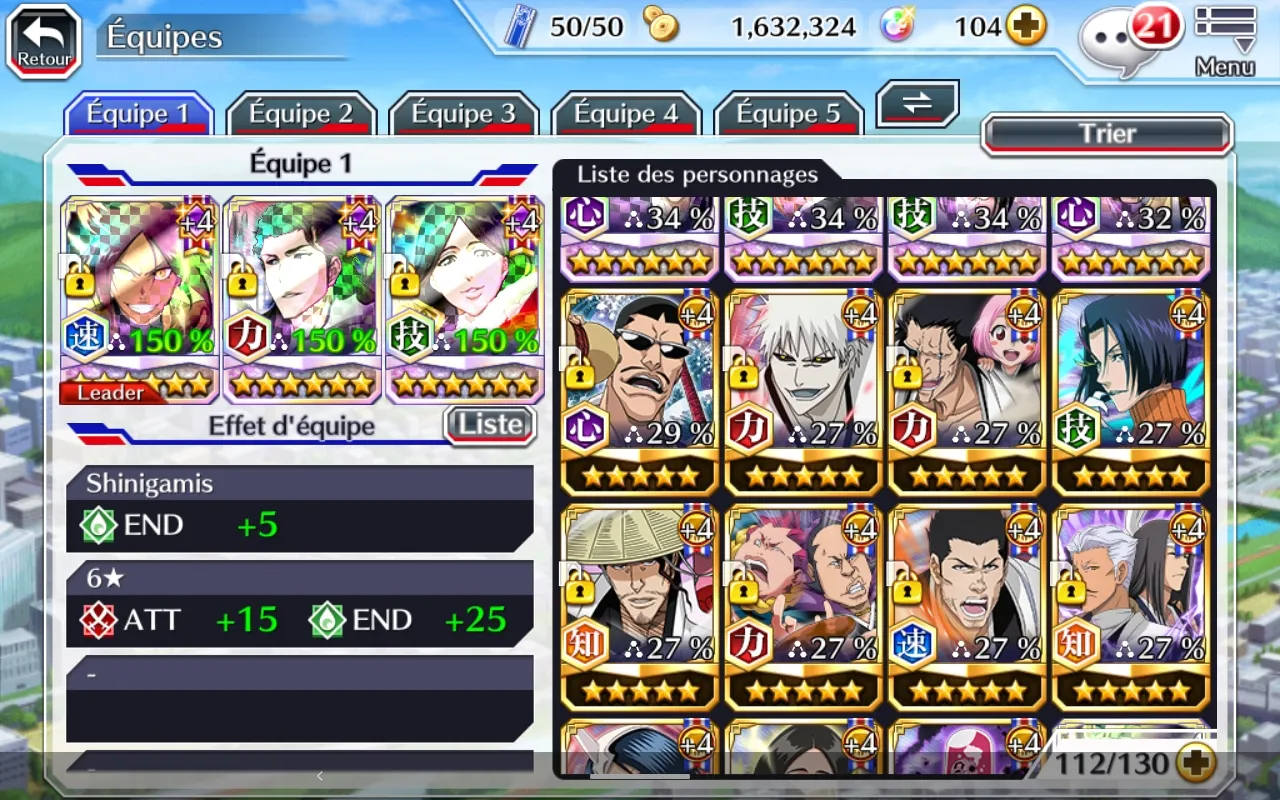Screen dimensions: 1280x800
Task: Open the Menu dropdown
Action: [1225, 42]
